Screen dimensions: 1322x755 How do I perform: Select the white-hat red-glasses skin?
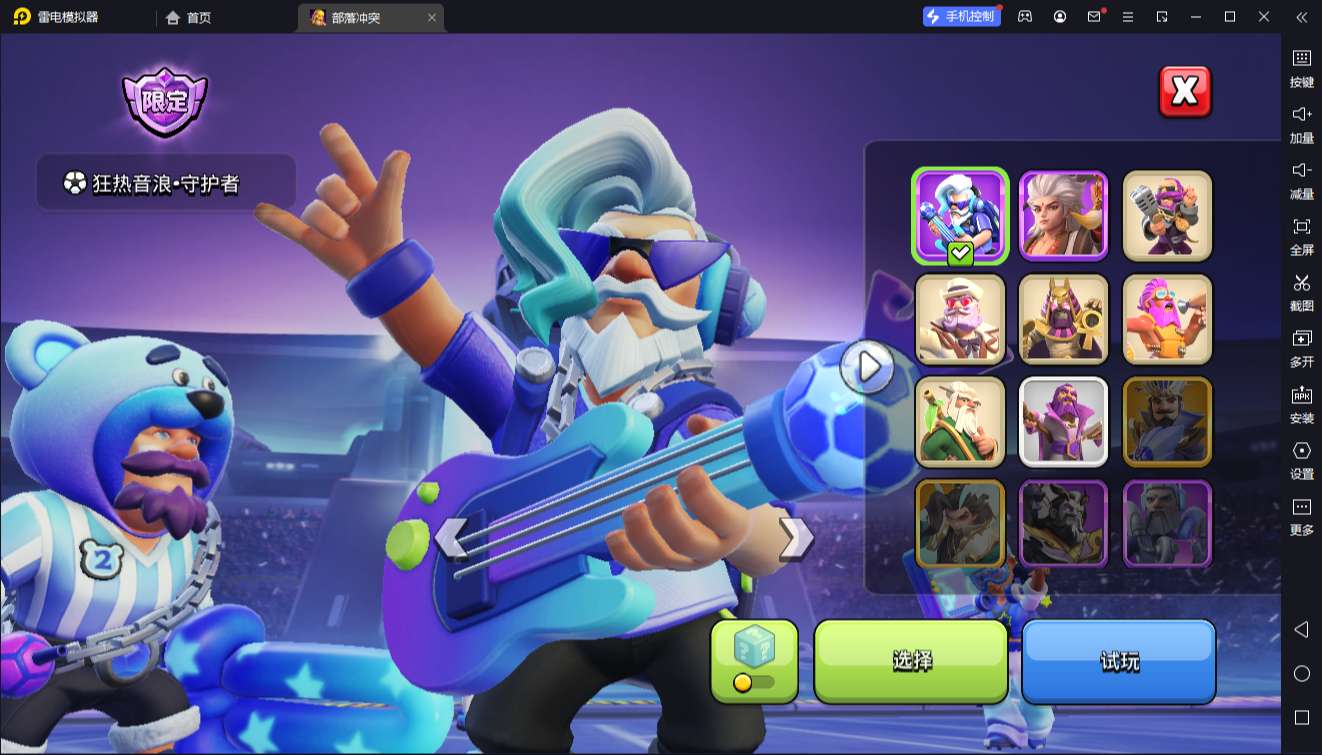(x=959, y=318)
